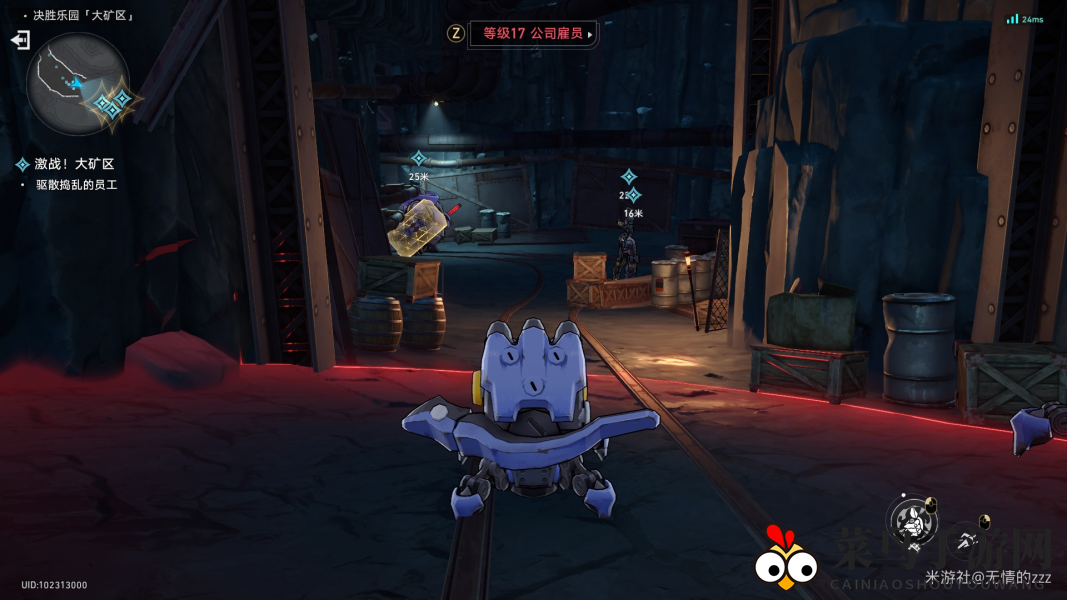1067x600 pixels.
Task: Open the circular minimap
Action: click(77, 84)
